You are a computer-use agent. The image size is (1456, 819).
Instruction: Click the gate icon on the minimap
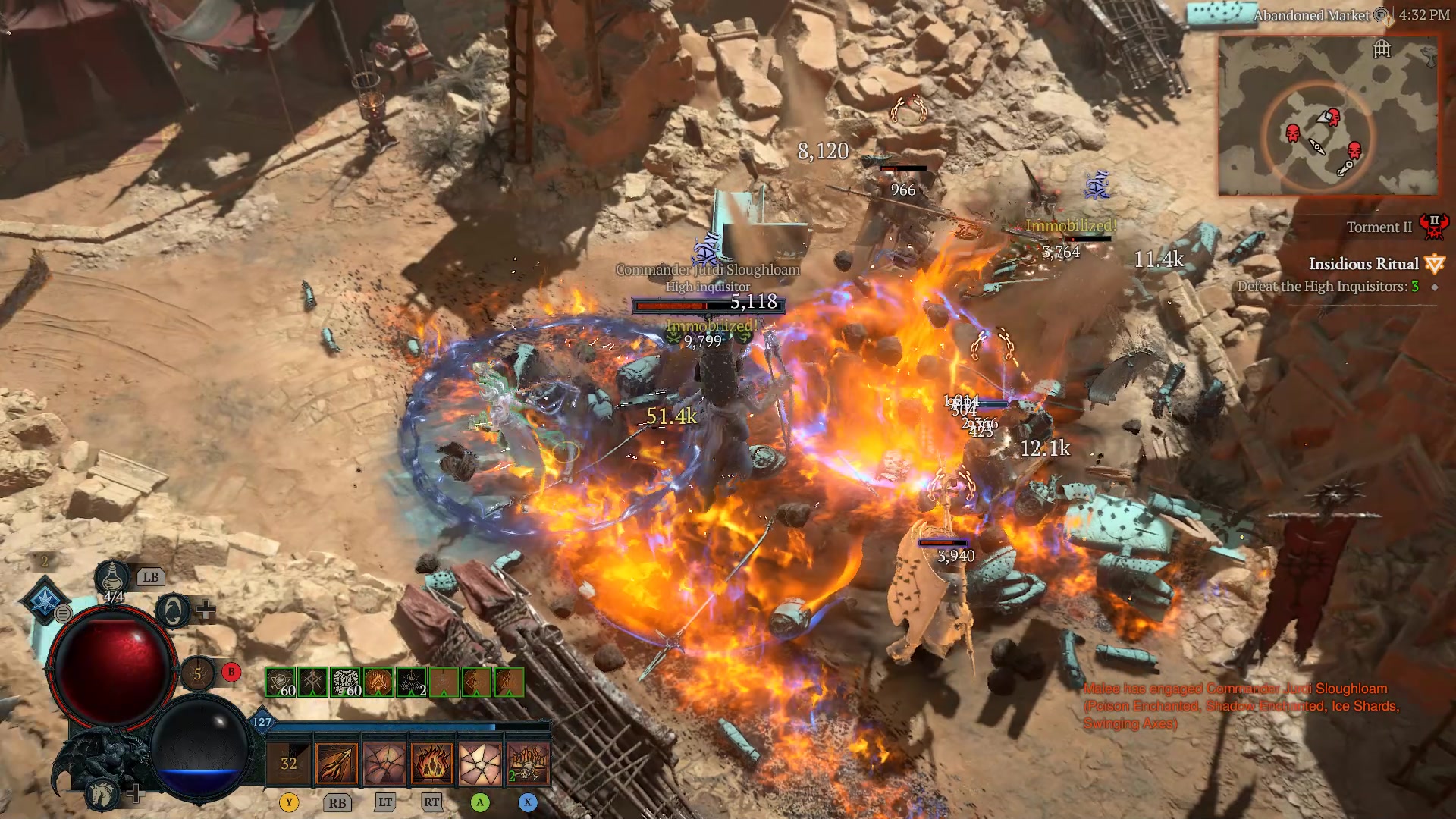[x=1382, y=49]
